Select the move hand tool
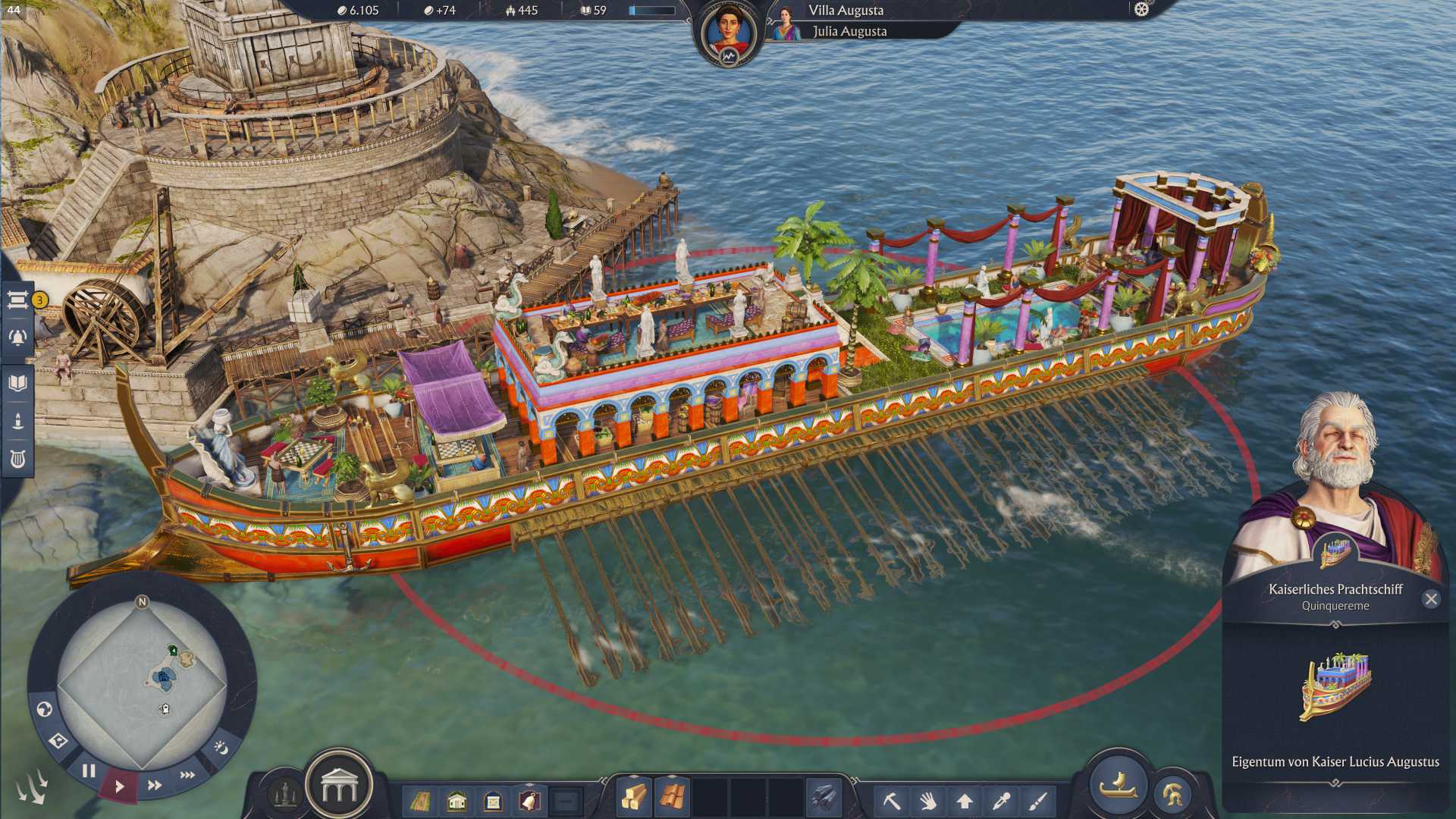The width and height of the screenshot is (1456, 819). pos(928,802)
